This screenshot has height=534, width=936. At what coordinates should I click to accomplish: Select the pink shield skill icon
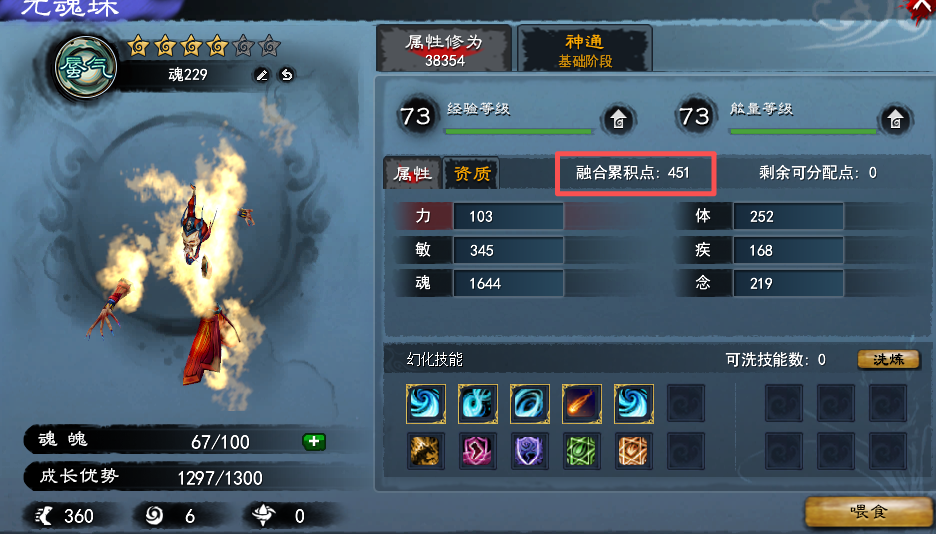(477, 452)
